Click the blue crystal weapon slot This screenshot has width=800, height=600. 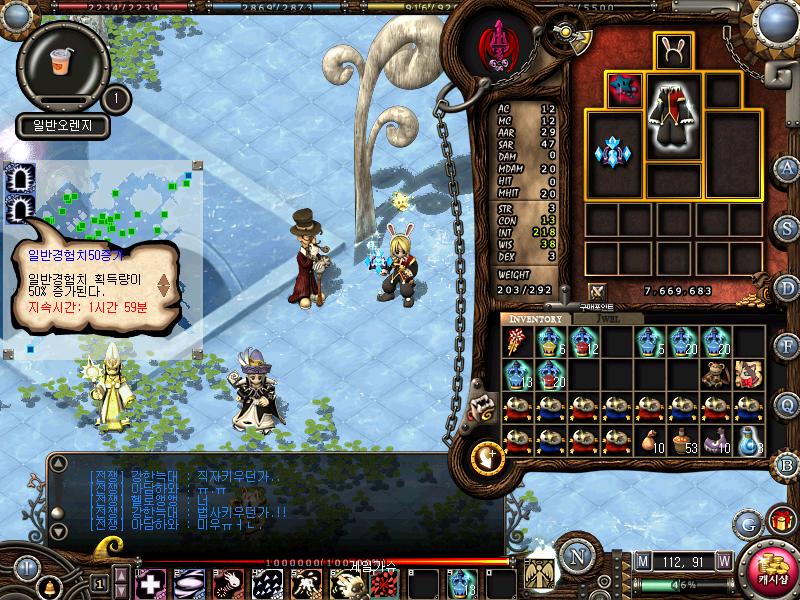tap(615, 153)
